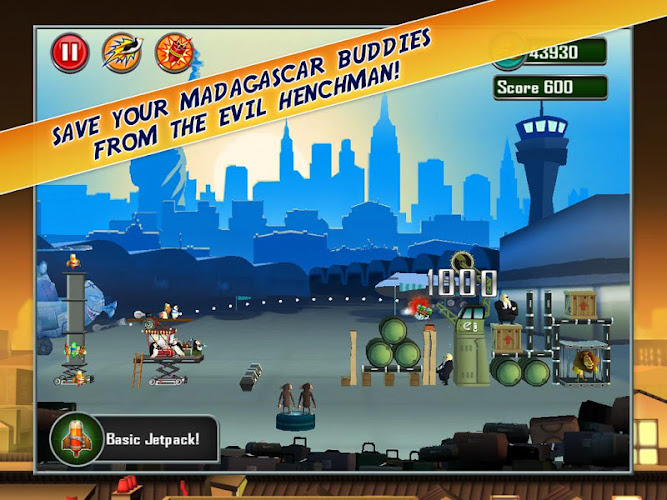Pause the game with the red button
Viewport: 667px width, 500px height.
pos(70,51)
